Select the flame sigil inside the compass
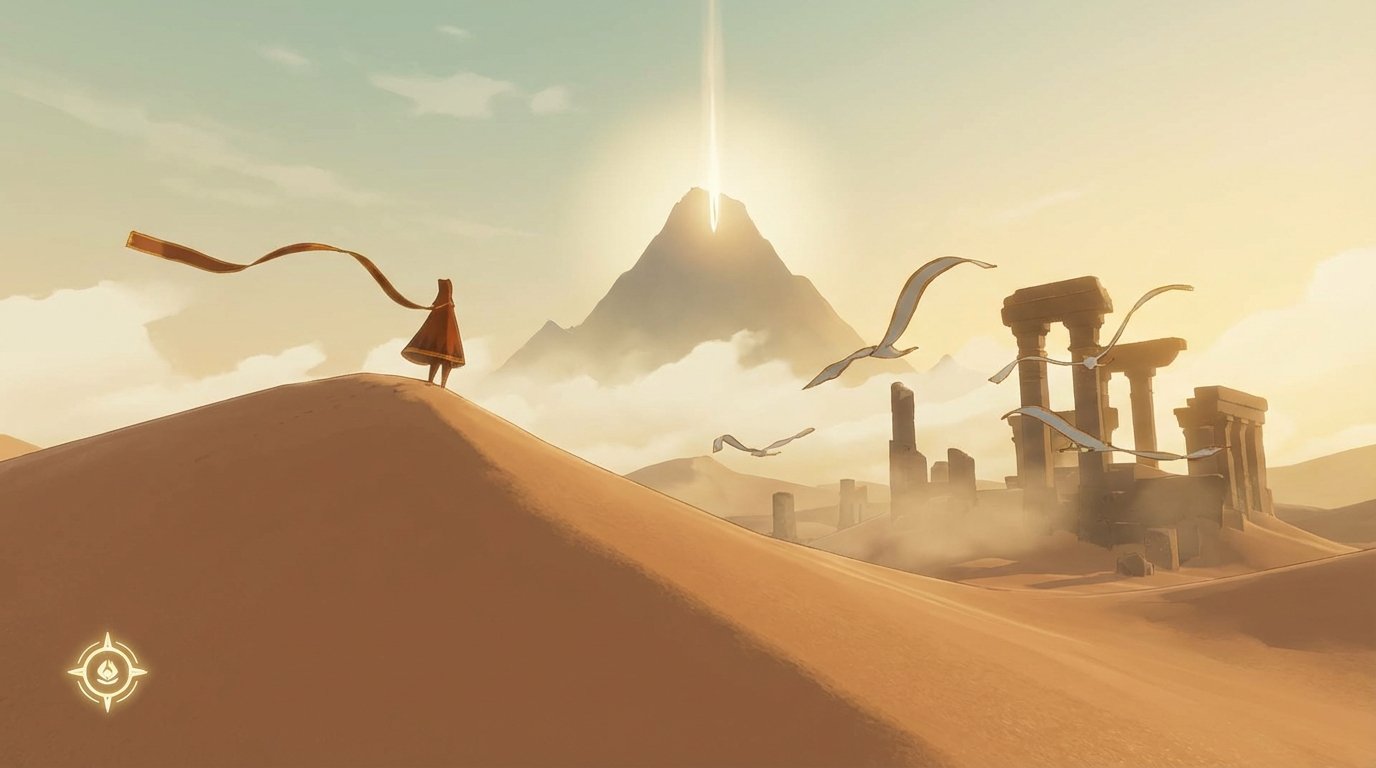The height and width of the screenshot is (768, 1376). (x=108, y=668)
